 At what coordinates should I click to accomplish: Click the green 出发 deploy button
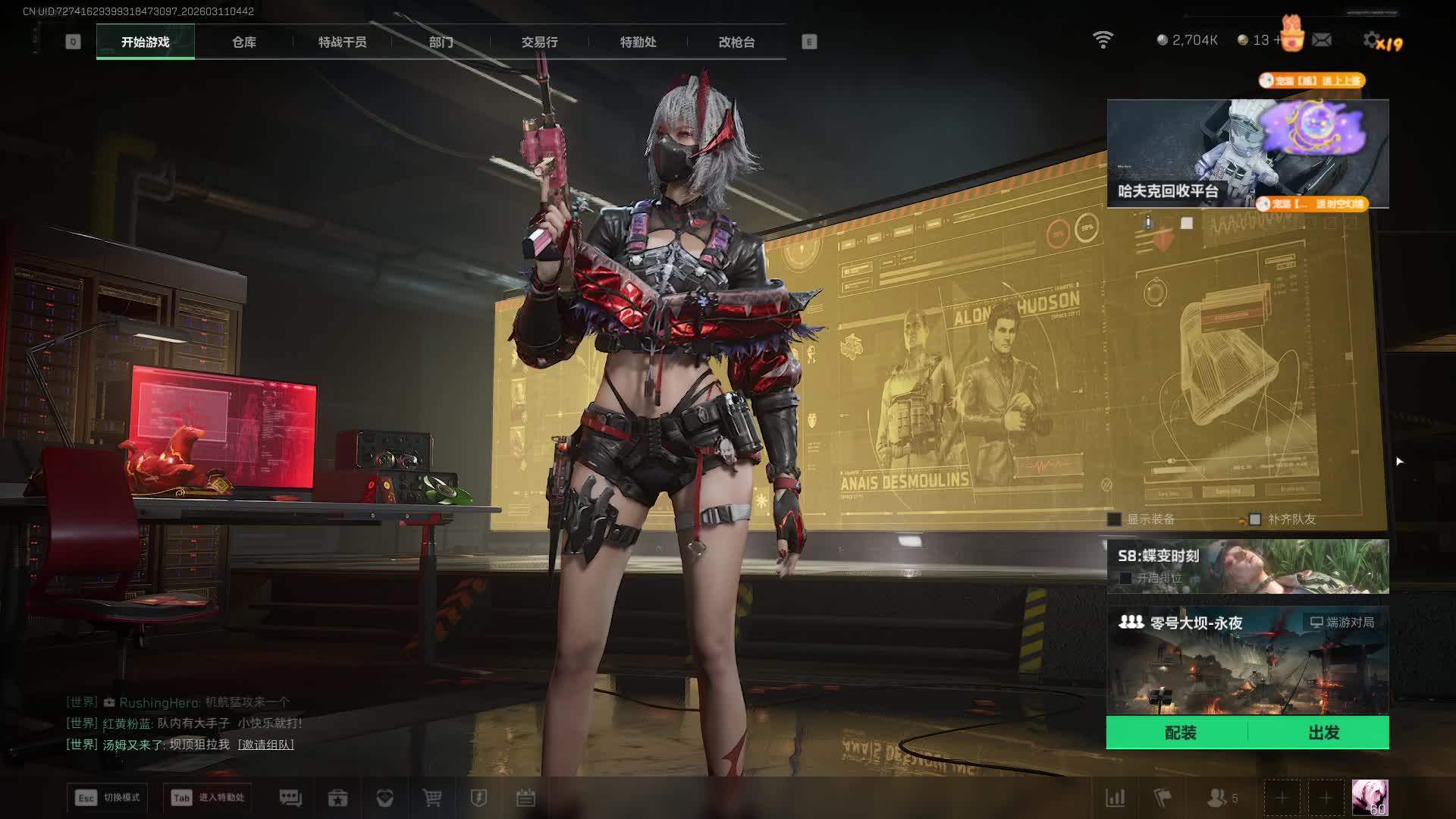coord(1323,733)
